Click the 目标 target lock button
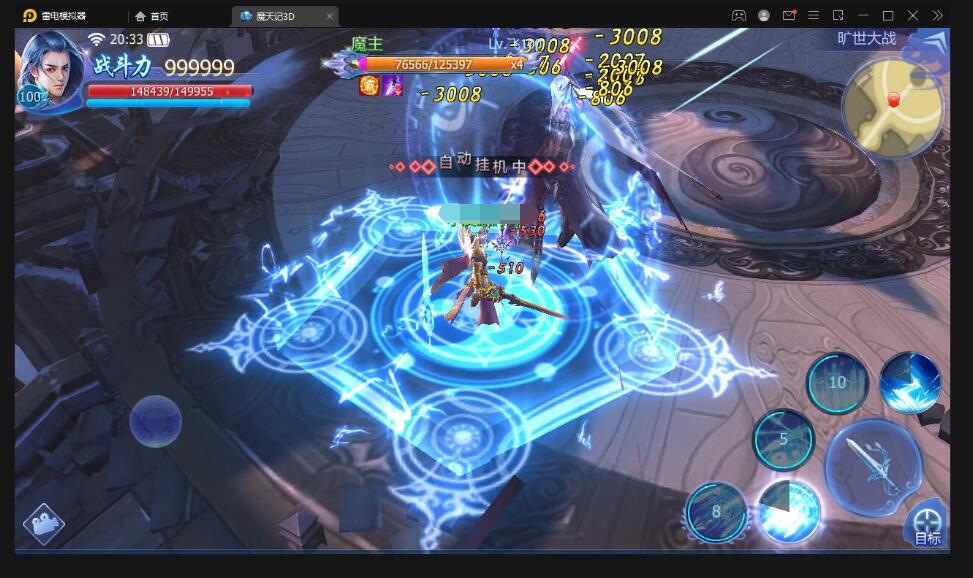The width and height of the screenshot is (973, 578). tap(927, 526)
